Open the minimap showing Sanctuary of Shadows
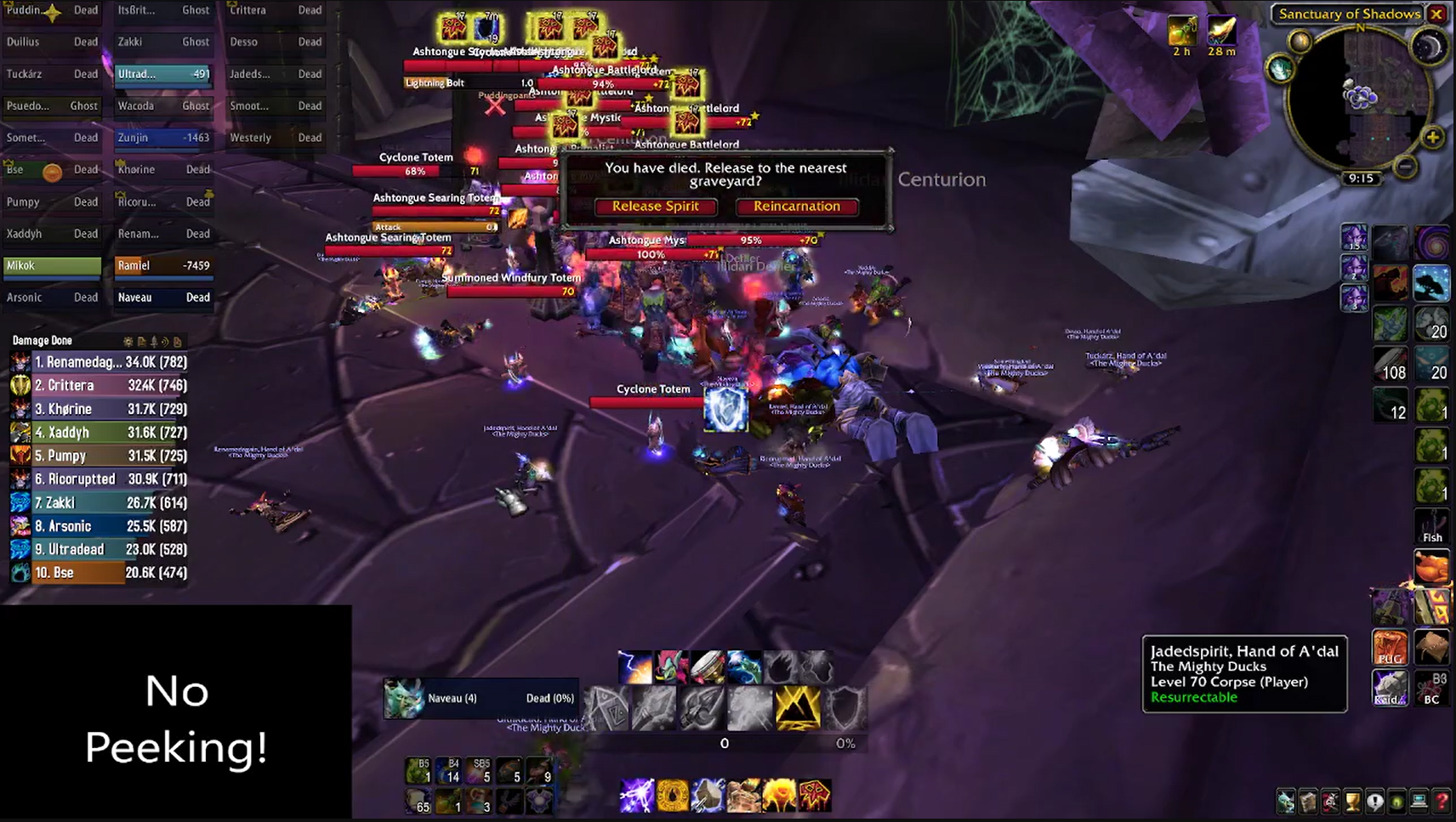This screenshot has width=1456, height=822. point(1360,98)
